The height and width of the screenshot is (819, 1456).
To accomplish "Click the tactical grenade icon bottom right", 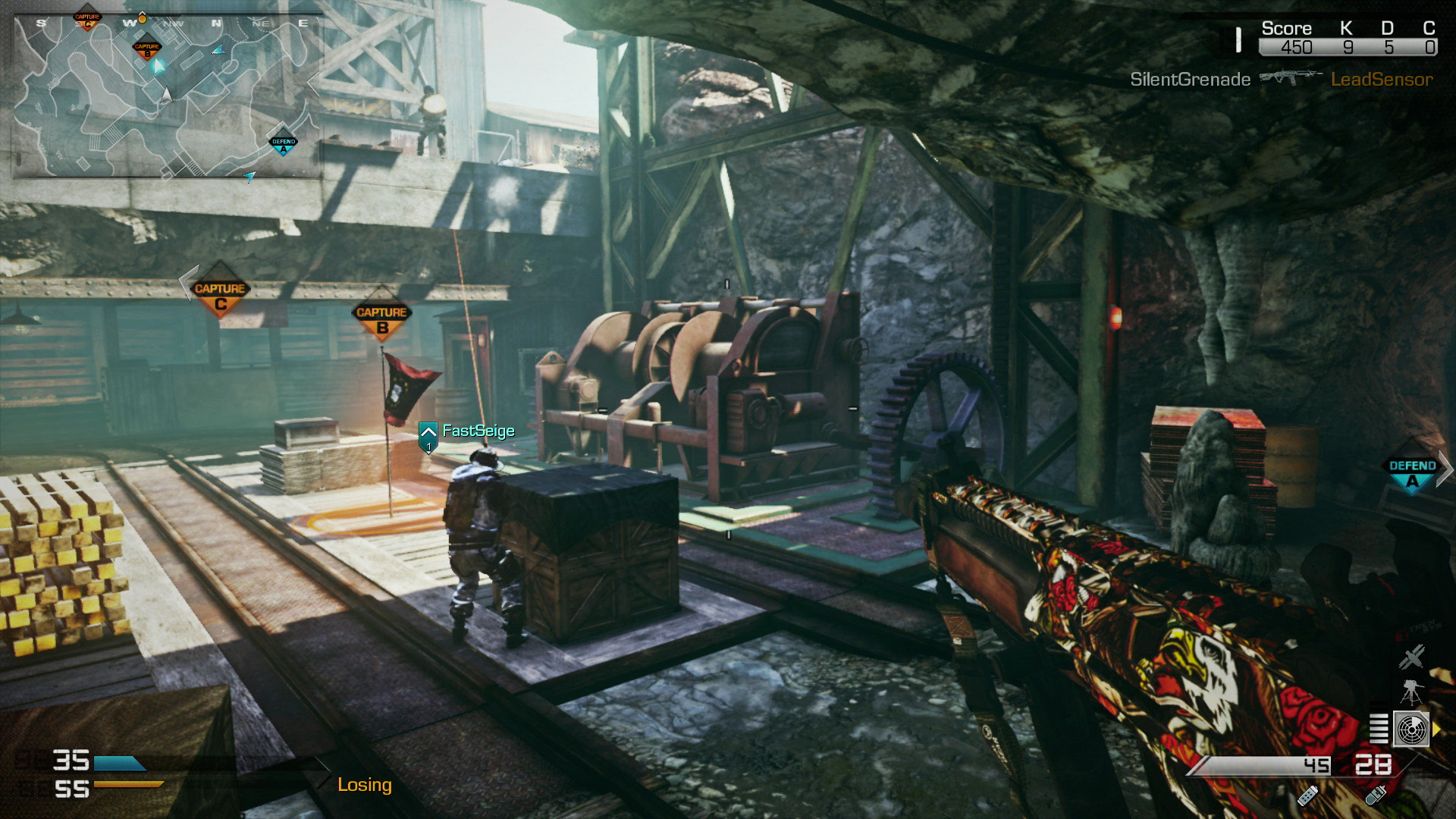I will [x=1376, y=797].
